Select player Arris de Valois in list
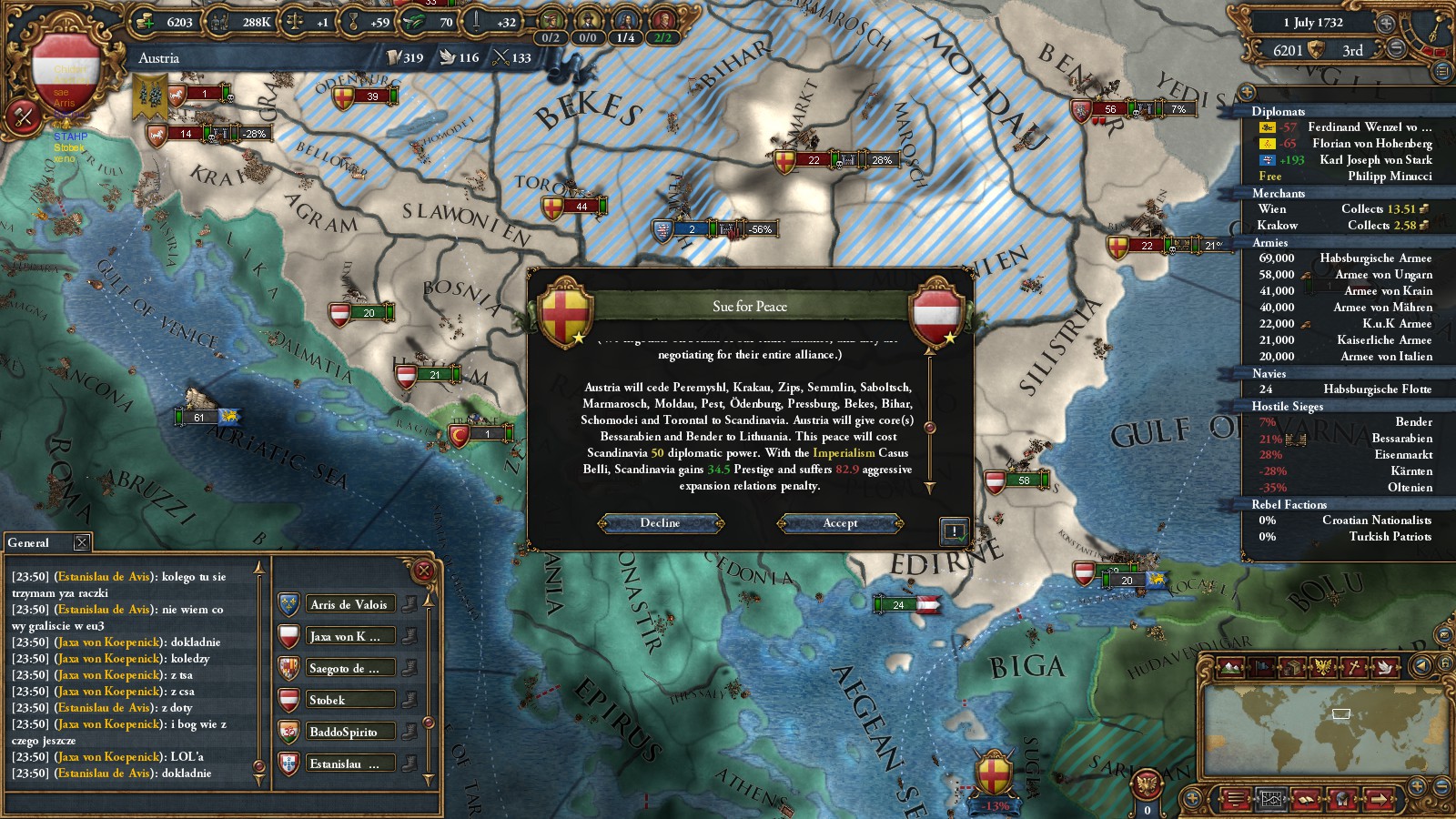This screenshot has width=1456, height=819. (x=350, y=604)
